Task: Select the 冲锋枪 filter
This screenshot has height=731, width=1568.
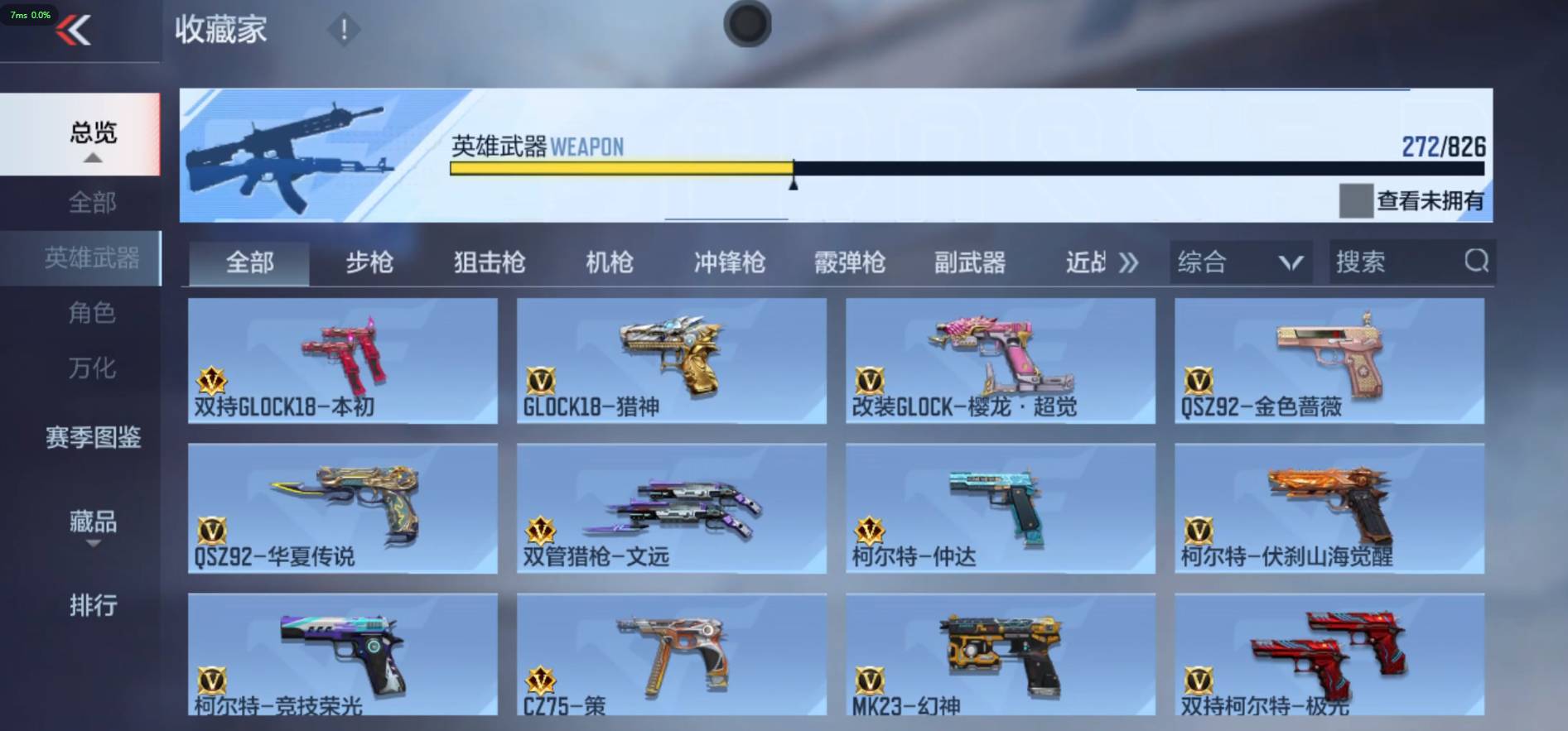Action: click(x=728, y=262)
